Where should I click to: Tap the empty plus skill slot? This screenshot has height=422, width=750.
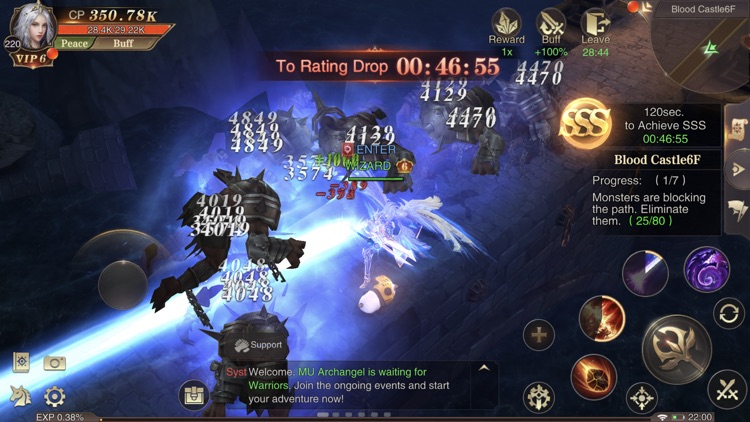point(539,335)
